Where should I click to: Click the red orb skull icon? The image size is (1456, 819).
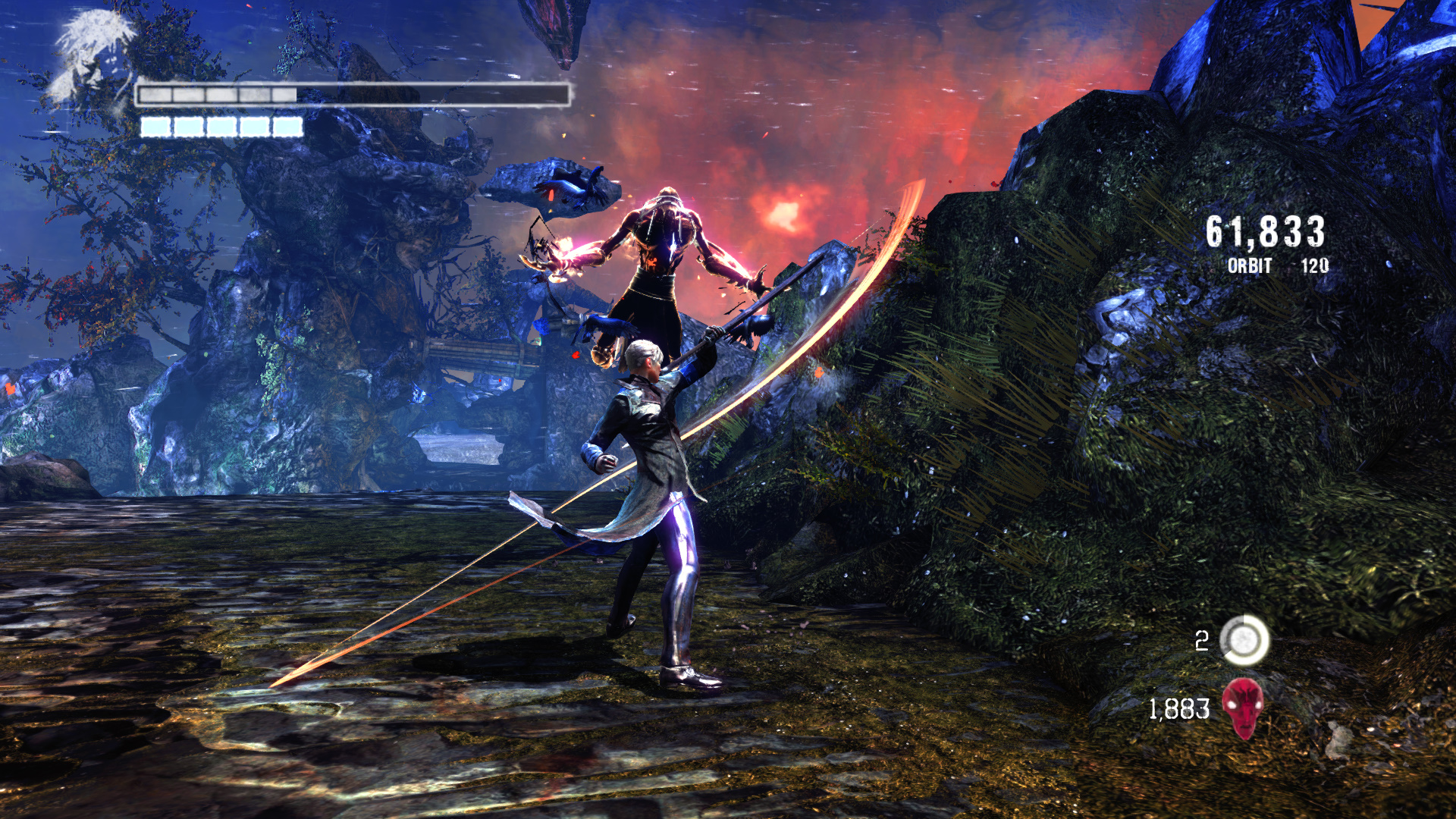[1243, 707]
